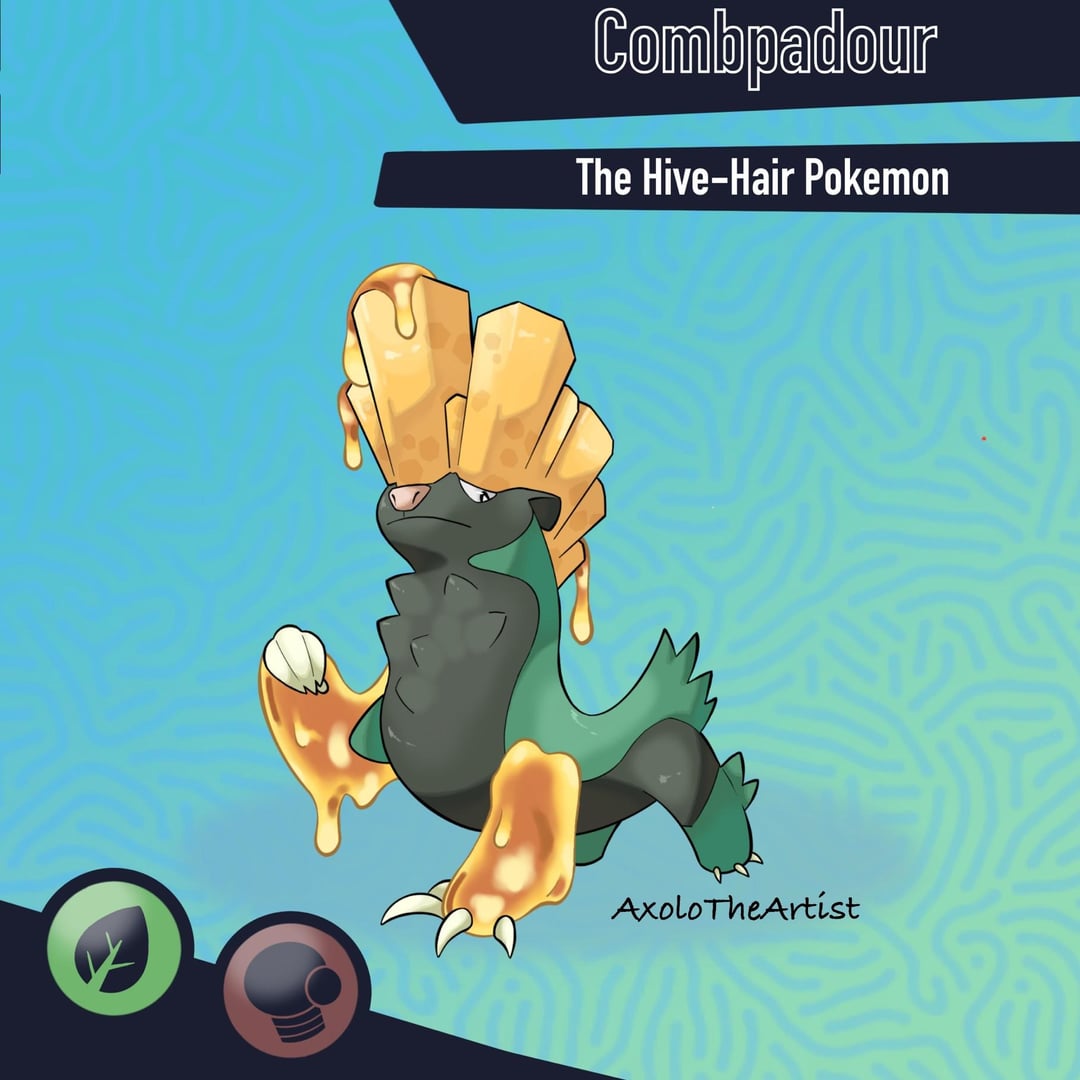1080x1080 pixels.
Task: Select the green Grass type leaf icon
Action: click(x=114, y=946)
